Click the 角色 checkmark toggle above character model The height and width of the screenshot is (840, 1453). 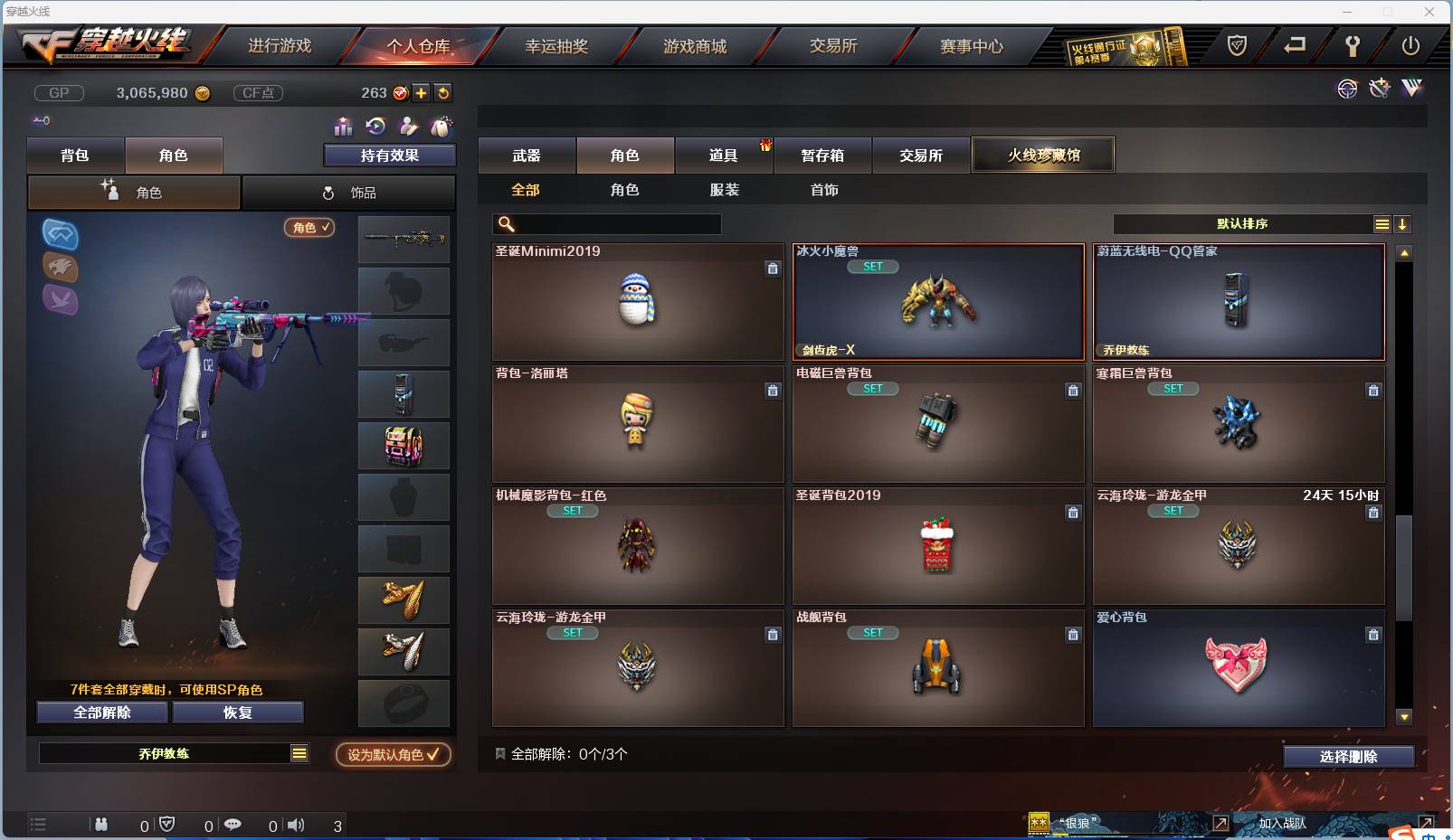pos(310,228)
